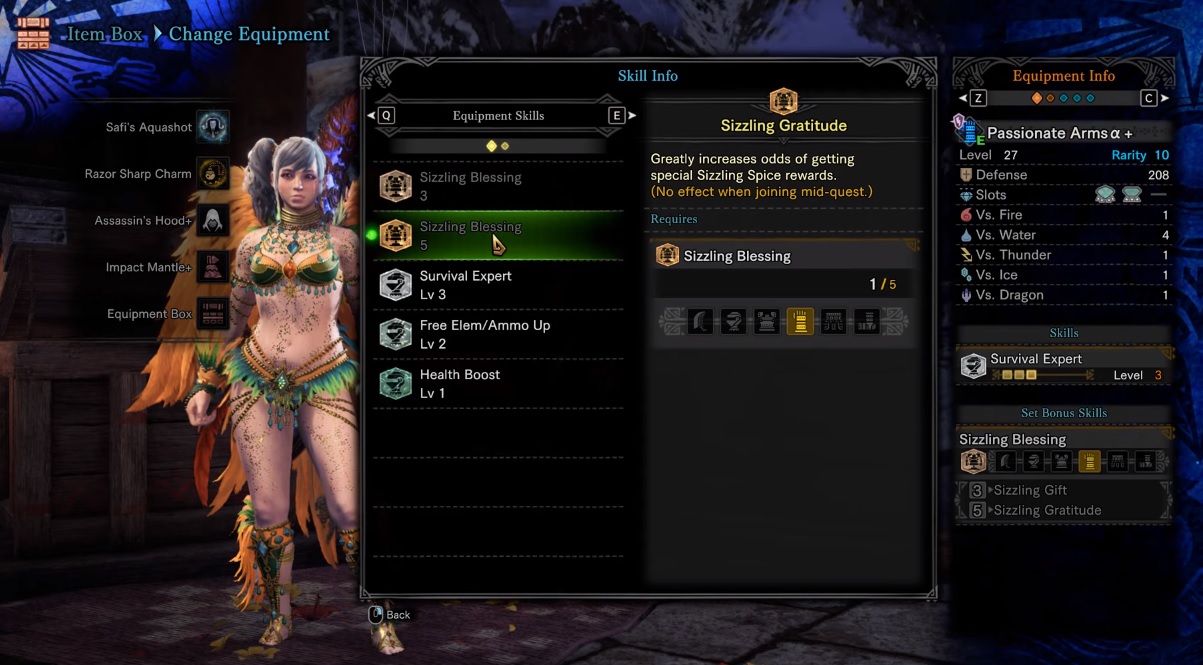Viewport: 1203px width, 665px height.
Task: Select the Impact Mantle+ slot
Action: pos(212,268)
